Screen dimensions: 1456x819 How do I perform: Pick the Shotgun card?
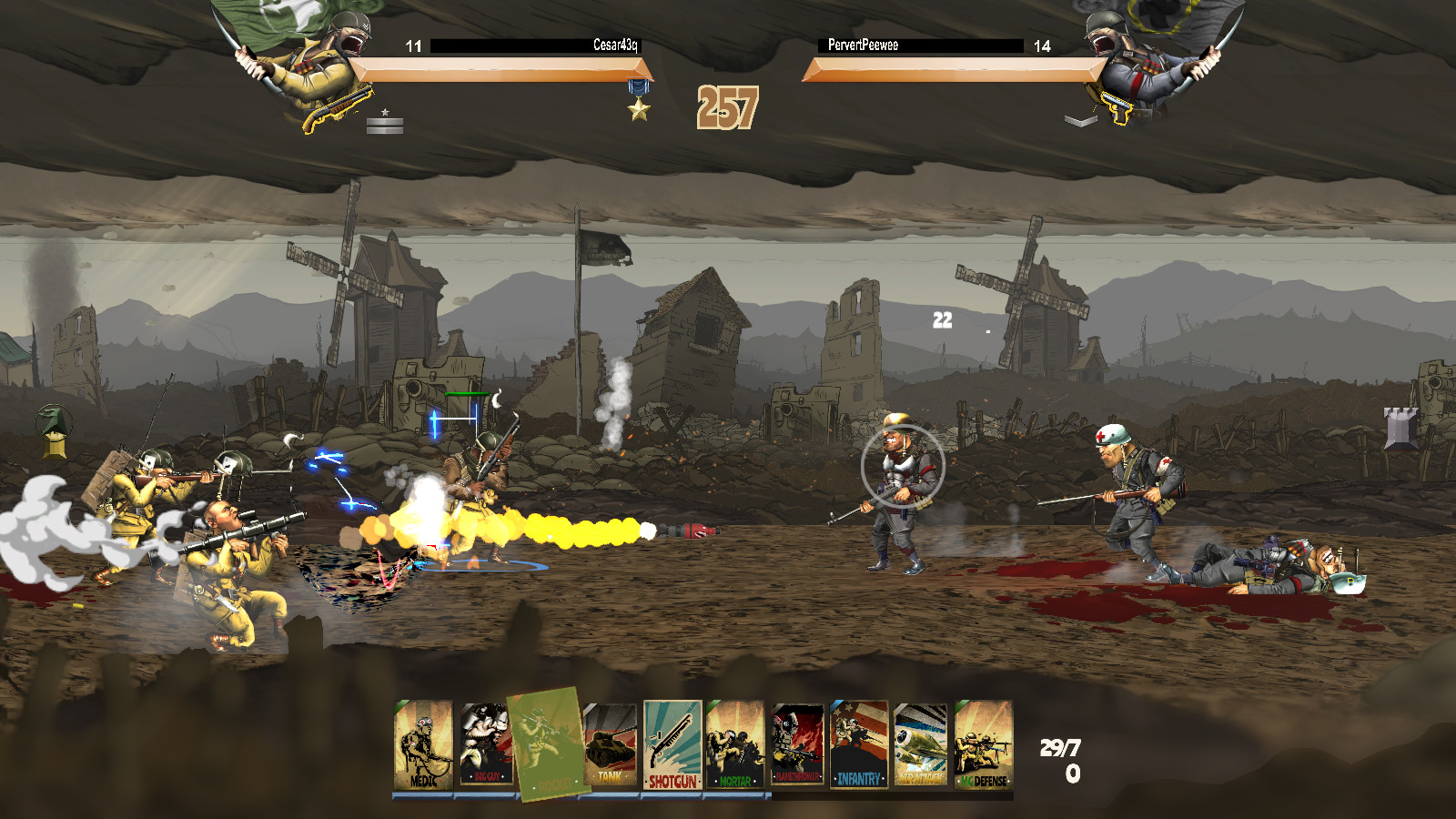672,745
